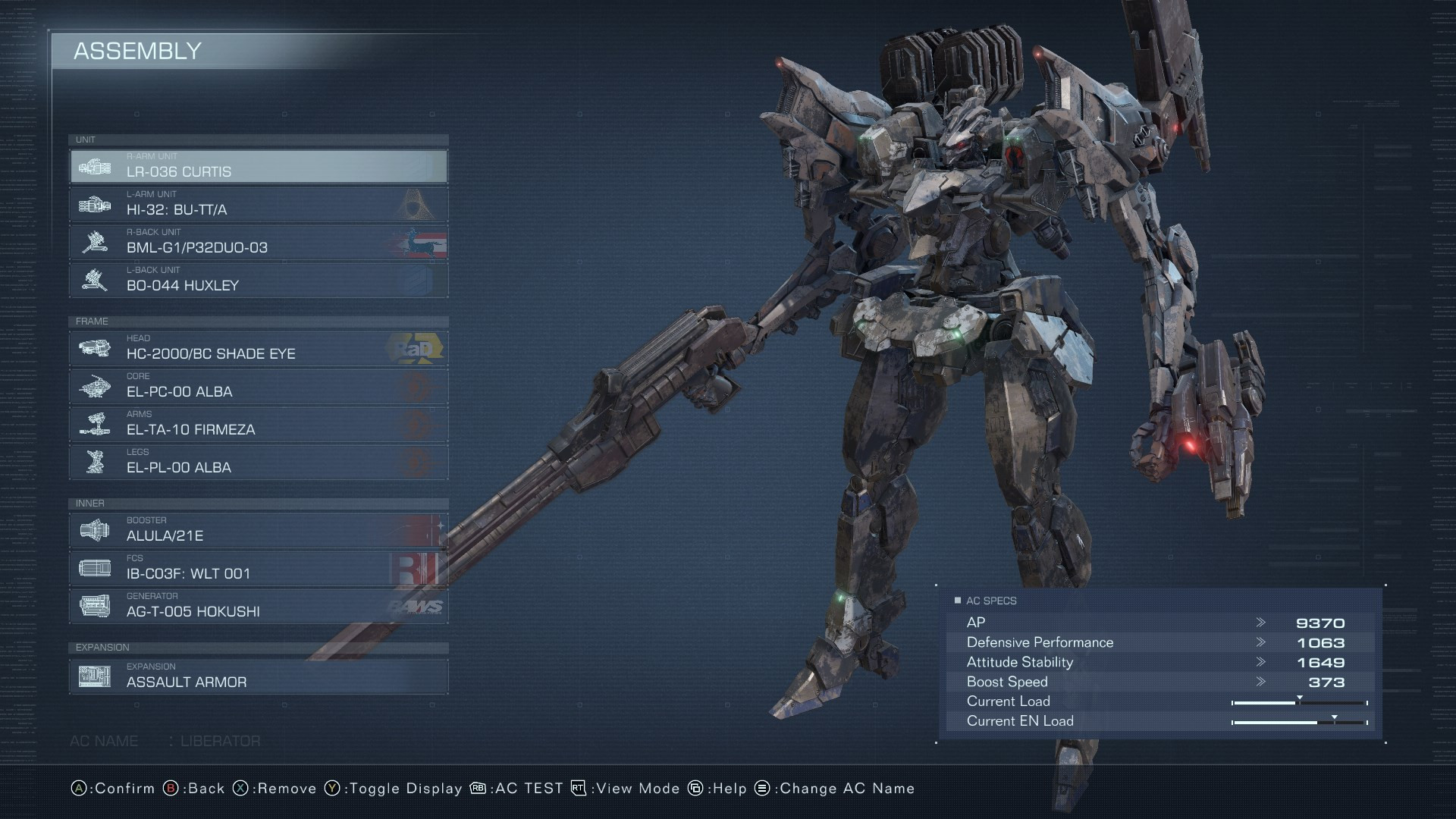Screen dimensions: 1456x819
Task: Select the Expansion slot ASSAULT ARMOR
Action: 258,676
